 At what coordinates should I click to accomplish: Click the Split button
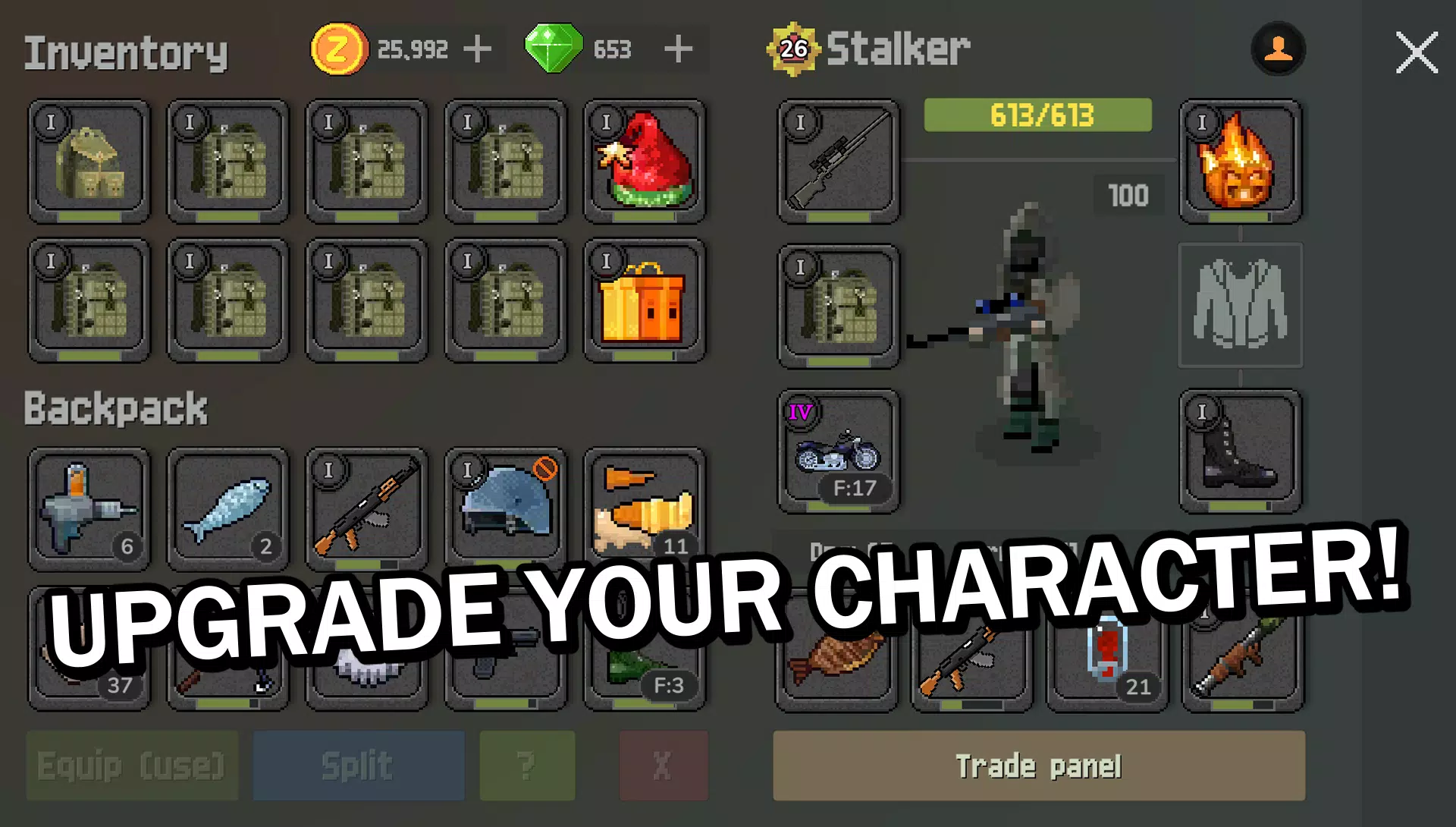[357, 765]
